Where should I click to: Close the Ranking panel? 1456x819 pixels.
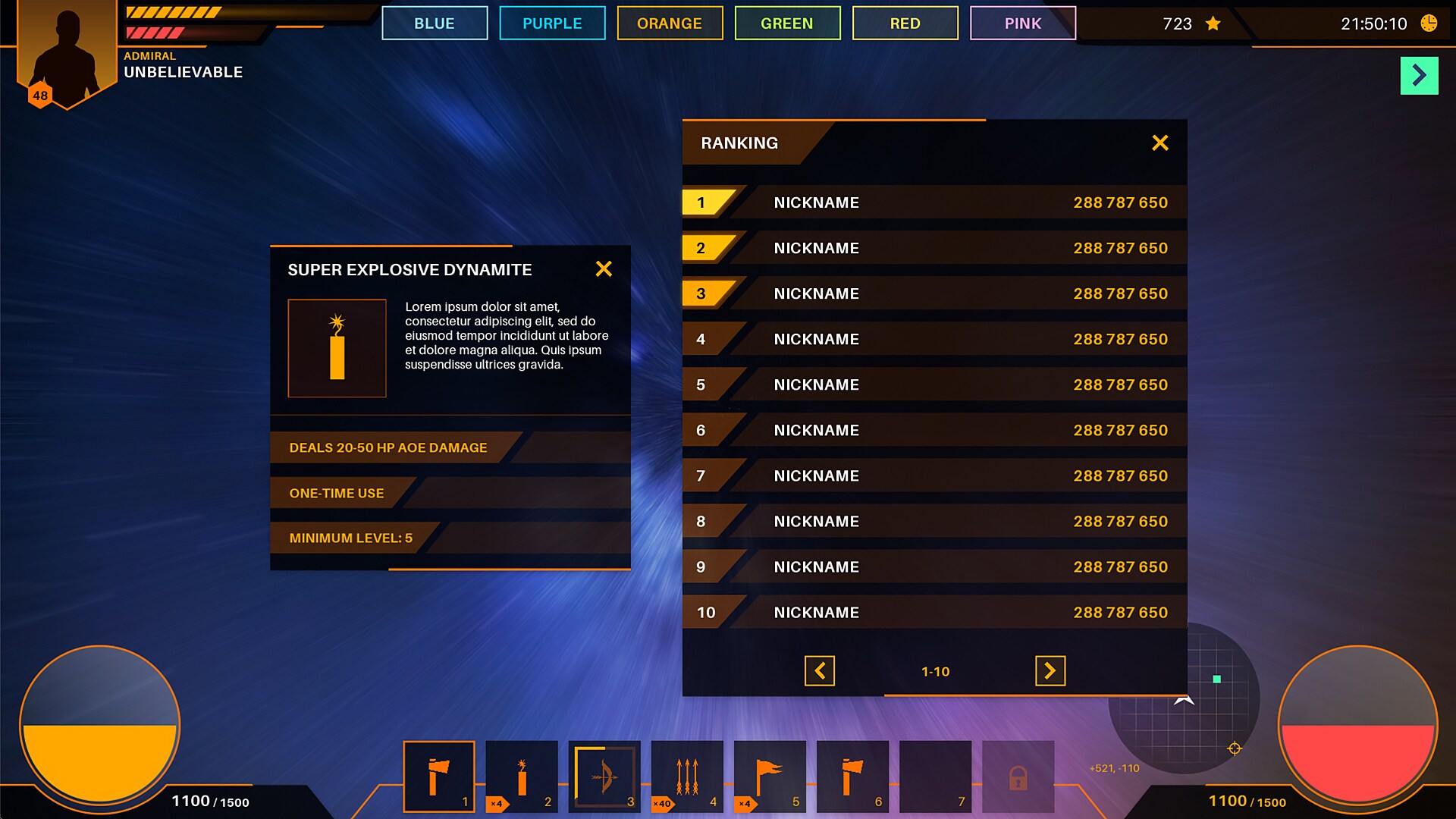coord(1160,143)
